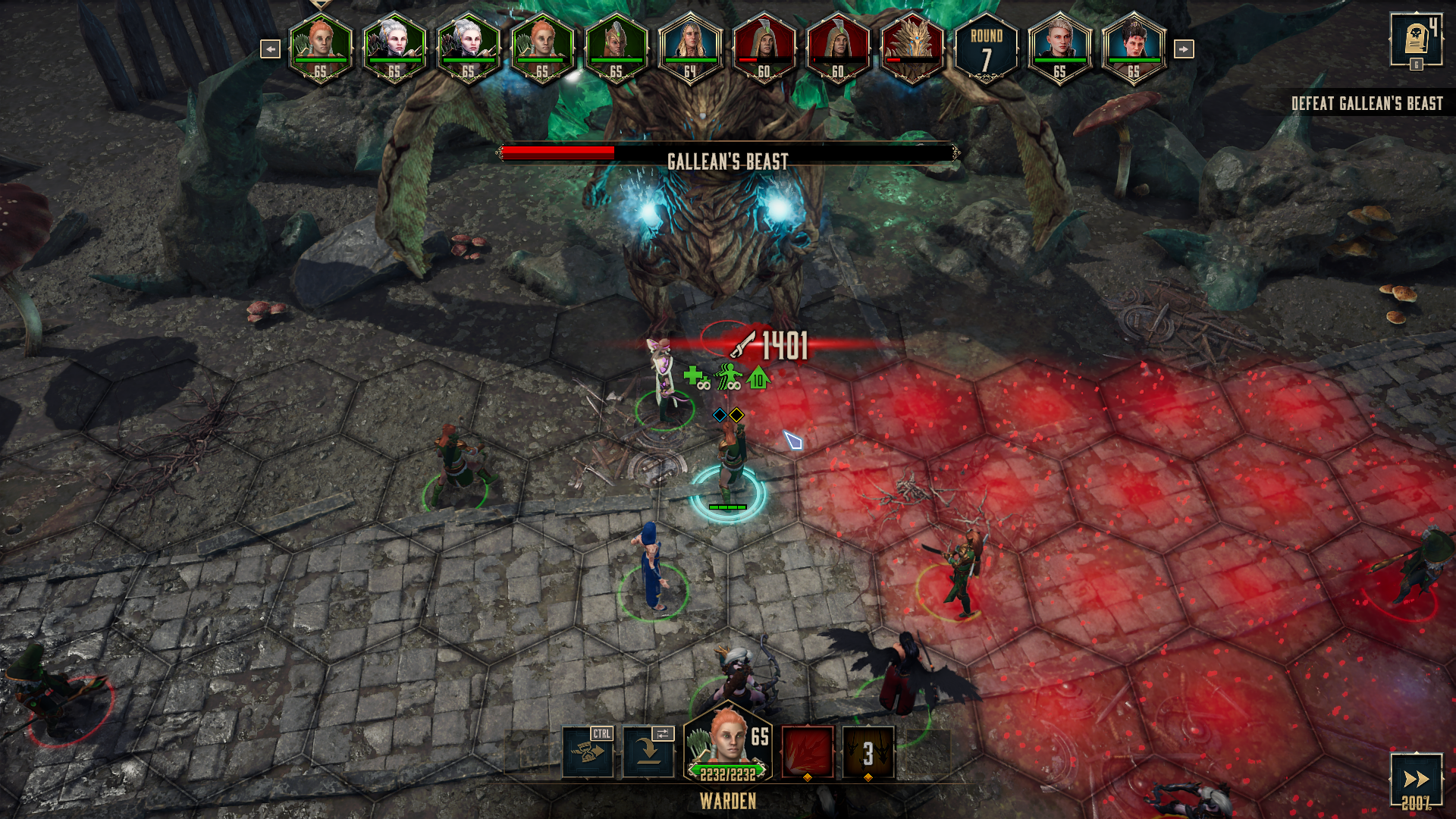The width and height of the screenshot is (1456, 819).
Task: Click the Defeat Gallean's Beast objective
Action: pos(1367,104)
